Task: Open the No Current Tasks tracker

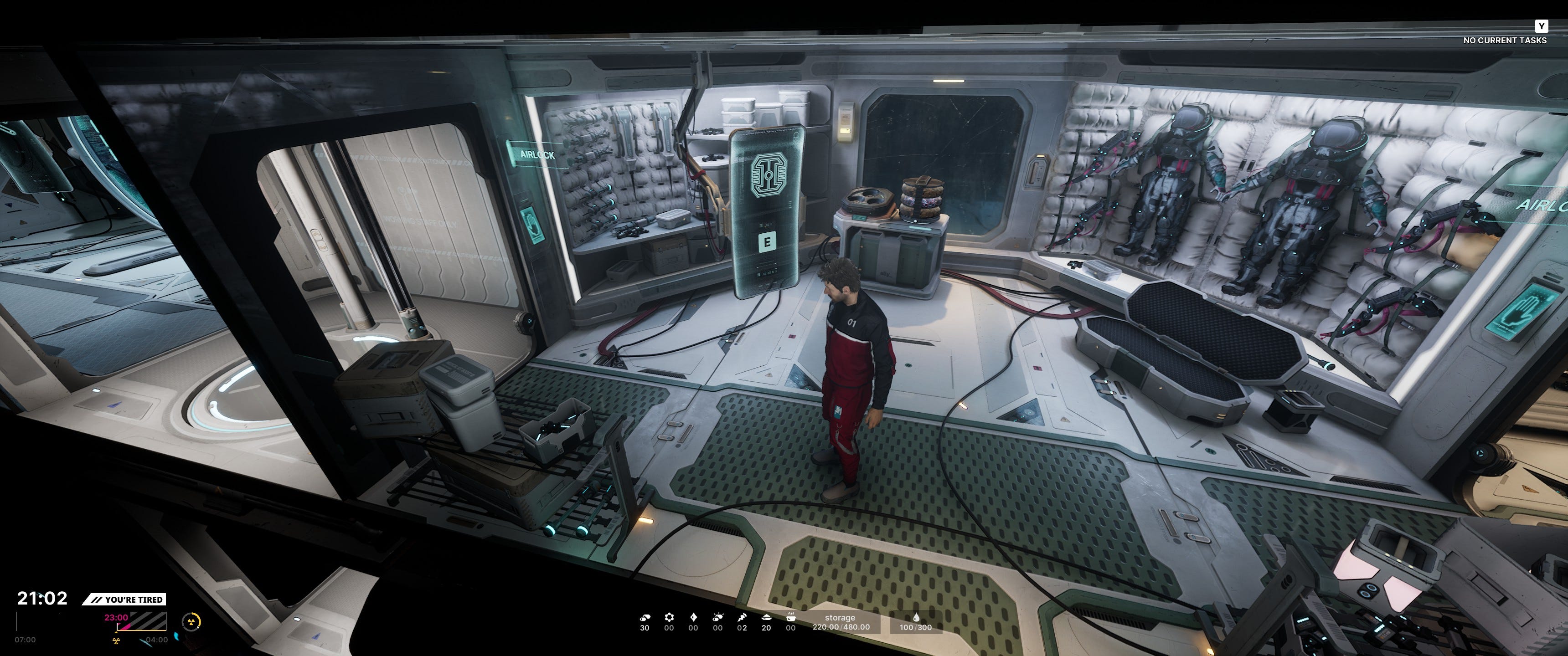Action: tap(1504, 40)
